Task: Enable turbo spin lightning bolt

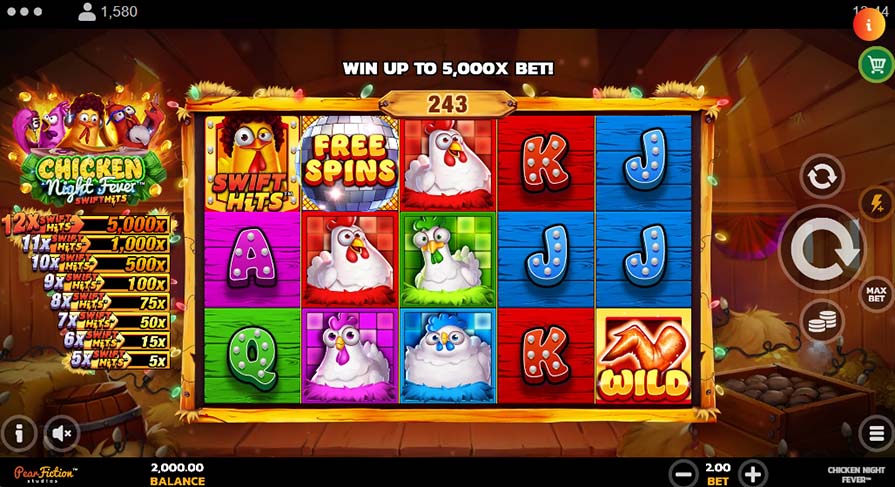Action: pos(876,203)
